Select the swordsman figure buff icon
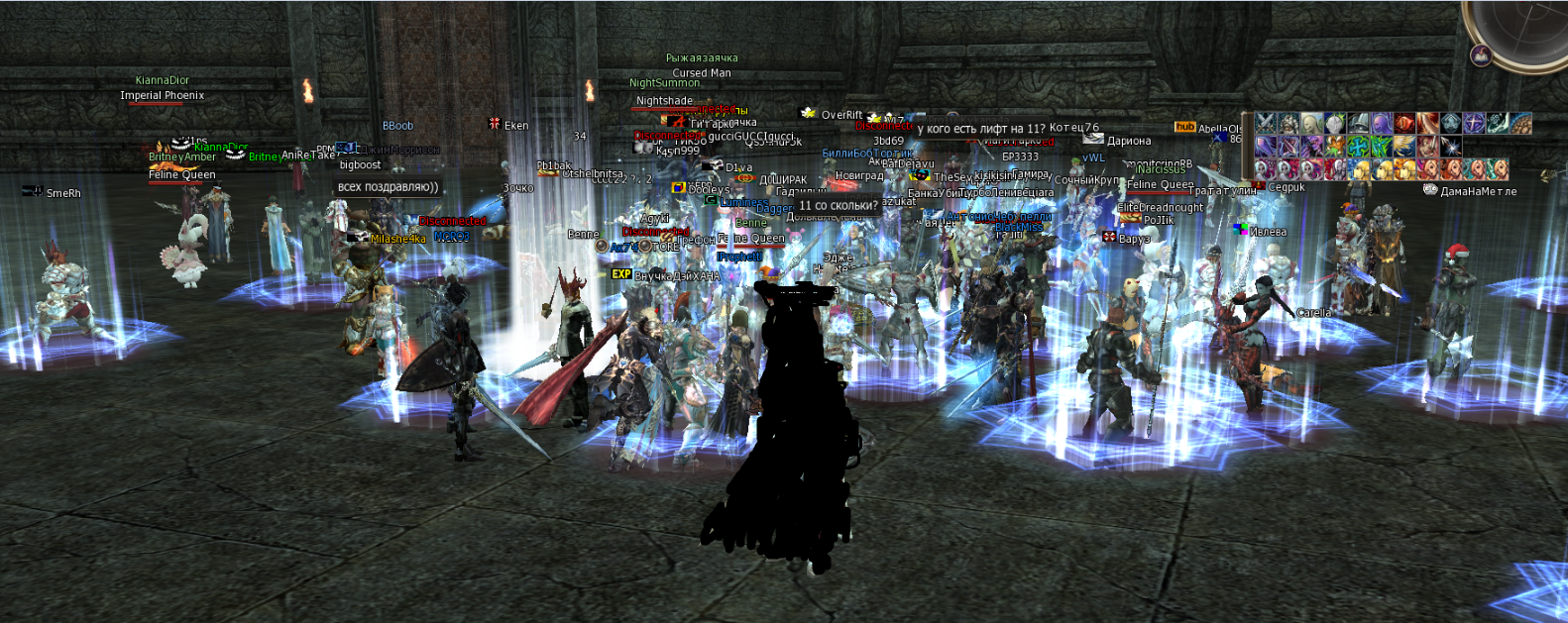Viewport: 1568px width, 623px height. (1427, 147)
